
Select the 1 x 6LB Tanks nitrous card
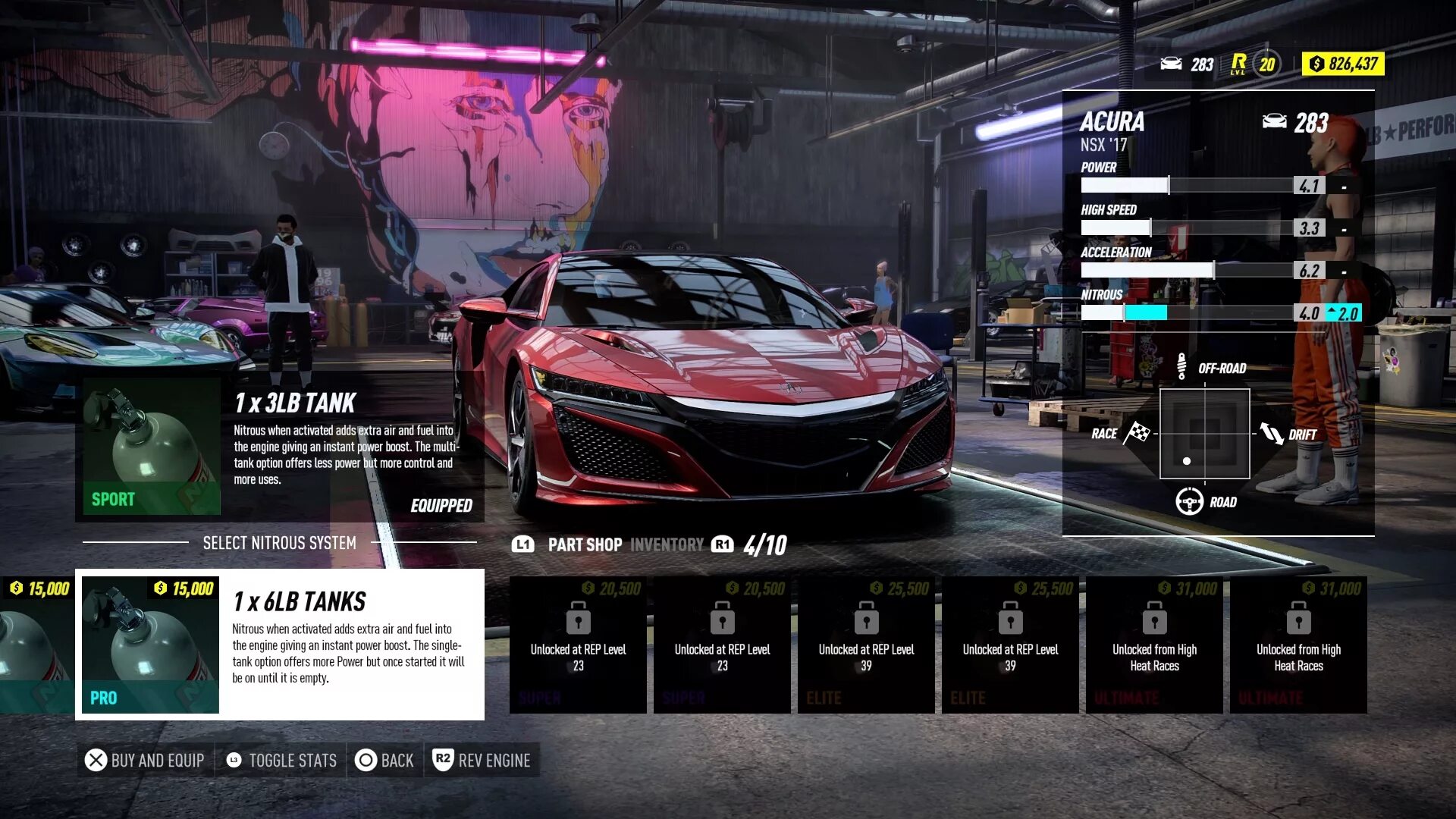tap(280, 645)
